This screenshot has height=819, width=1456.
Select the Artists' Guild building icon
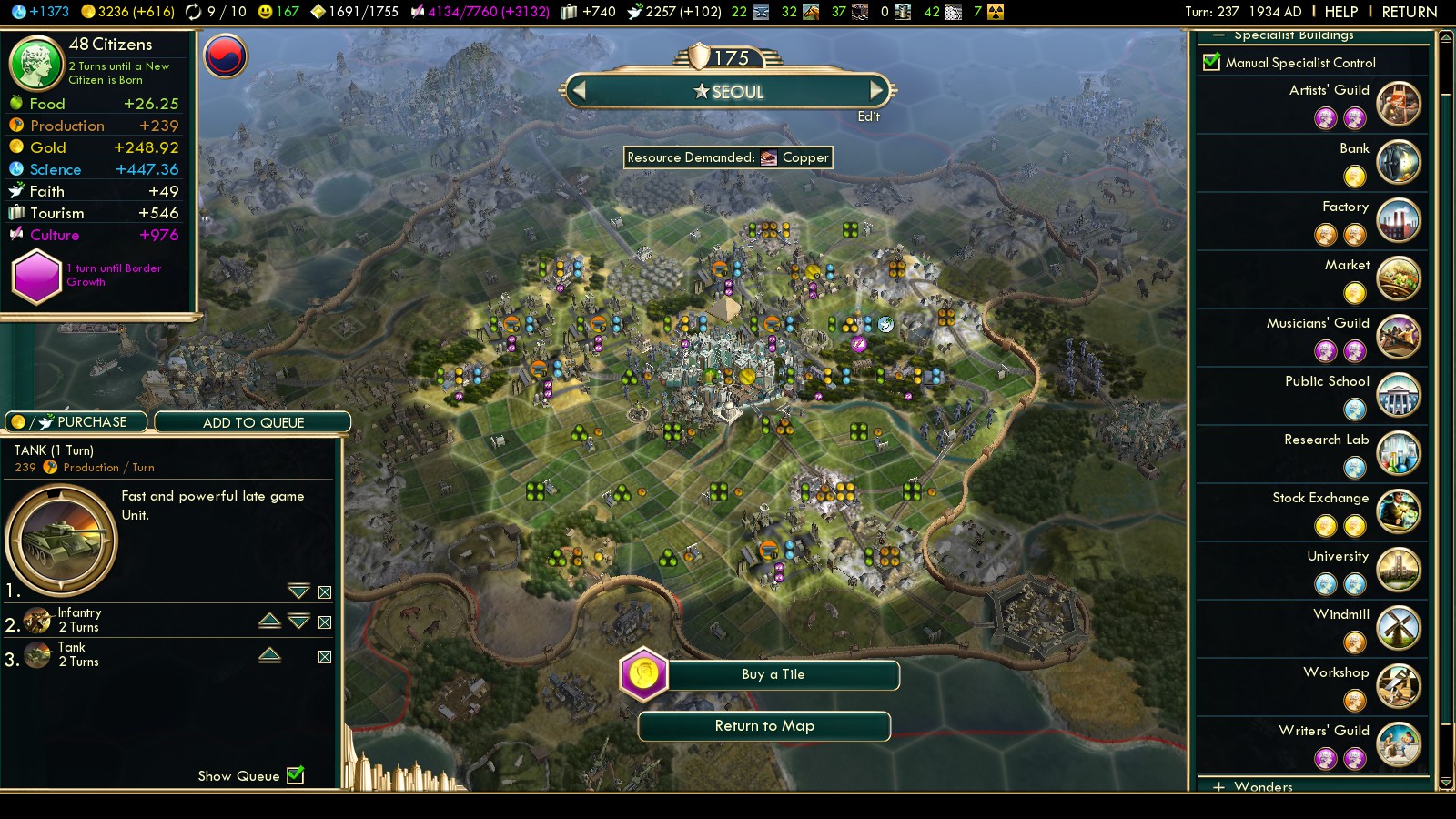click(1398, 103)
